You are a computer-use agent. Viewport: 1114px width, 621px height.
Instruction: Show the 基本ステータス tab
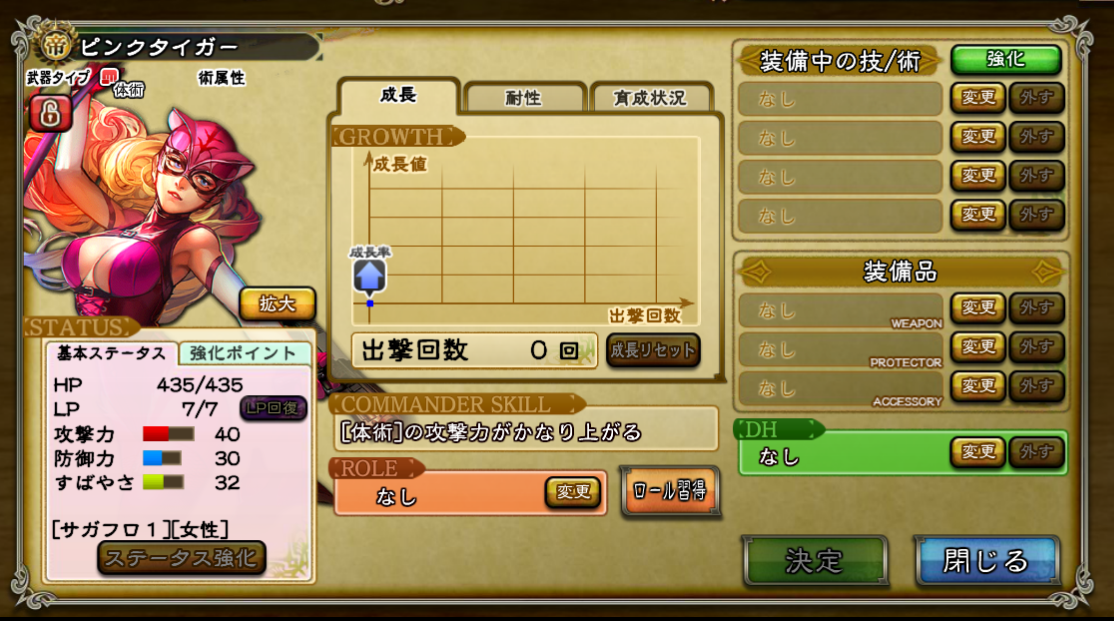click(111, 353)
